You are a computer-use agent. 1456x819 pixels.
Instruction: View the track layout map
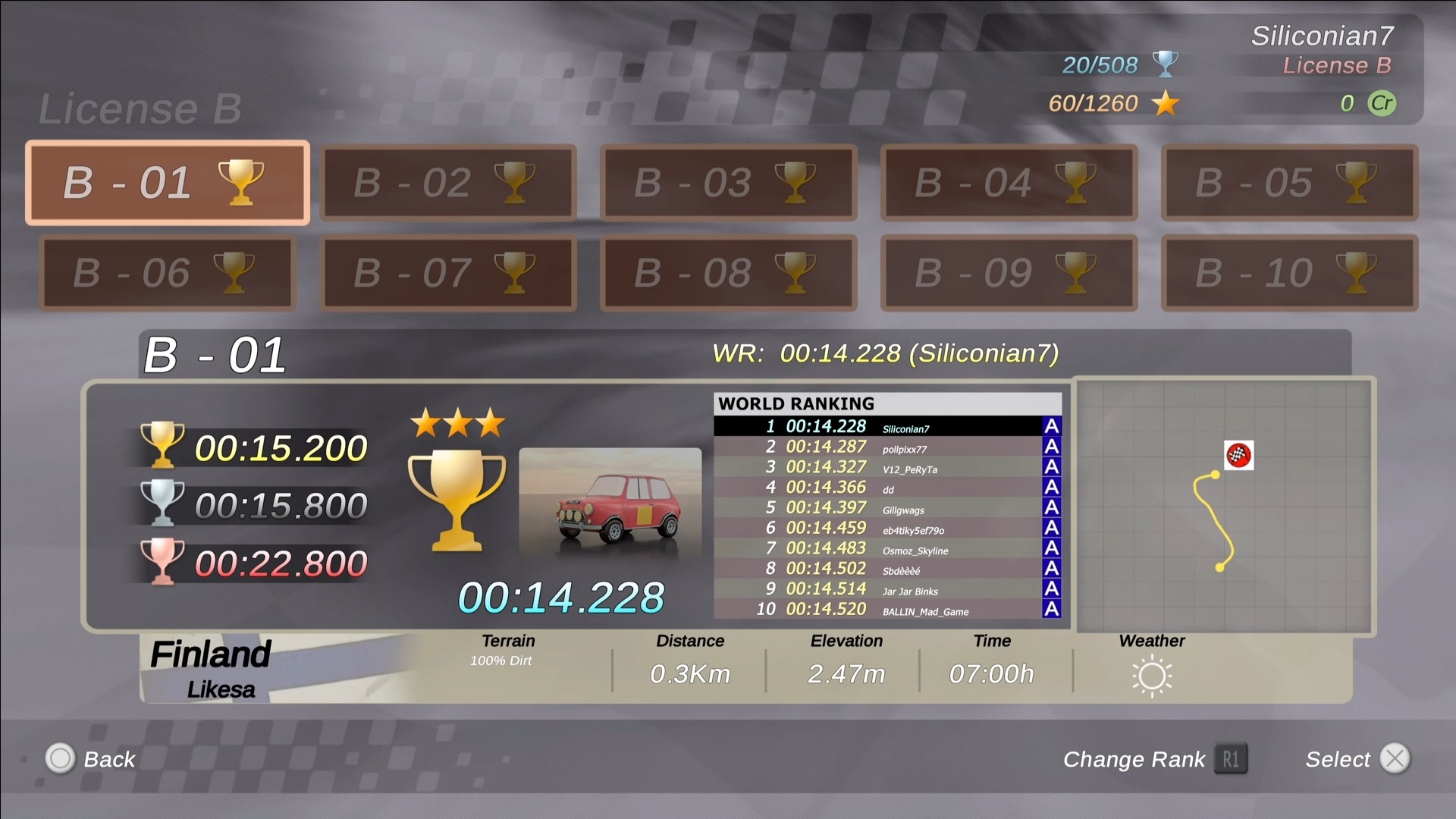1224,507
